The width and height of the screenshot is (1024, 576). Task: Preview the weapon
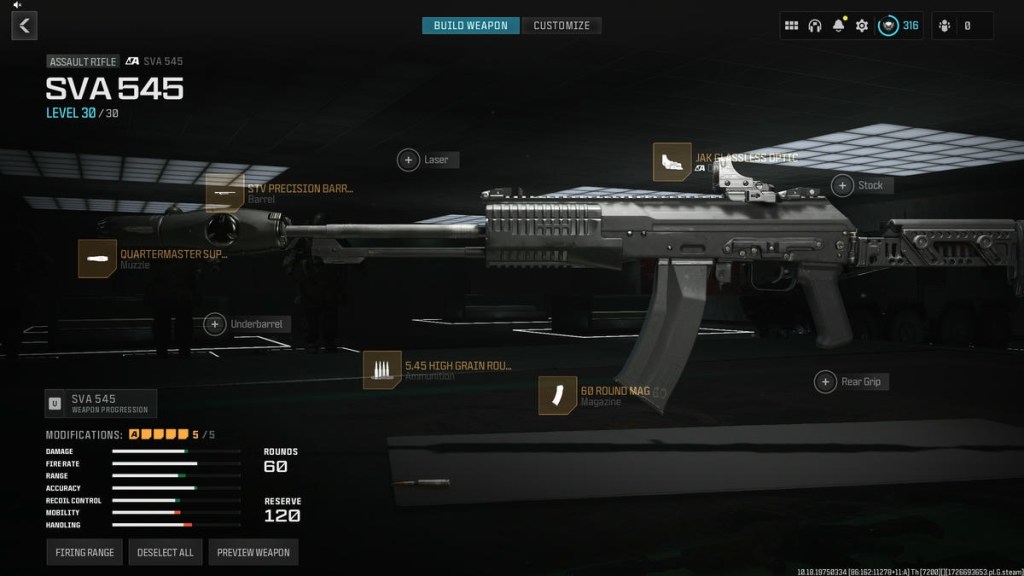click(x=253, y=552)
